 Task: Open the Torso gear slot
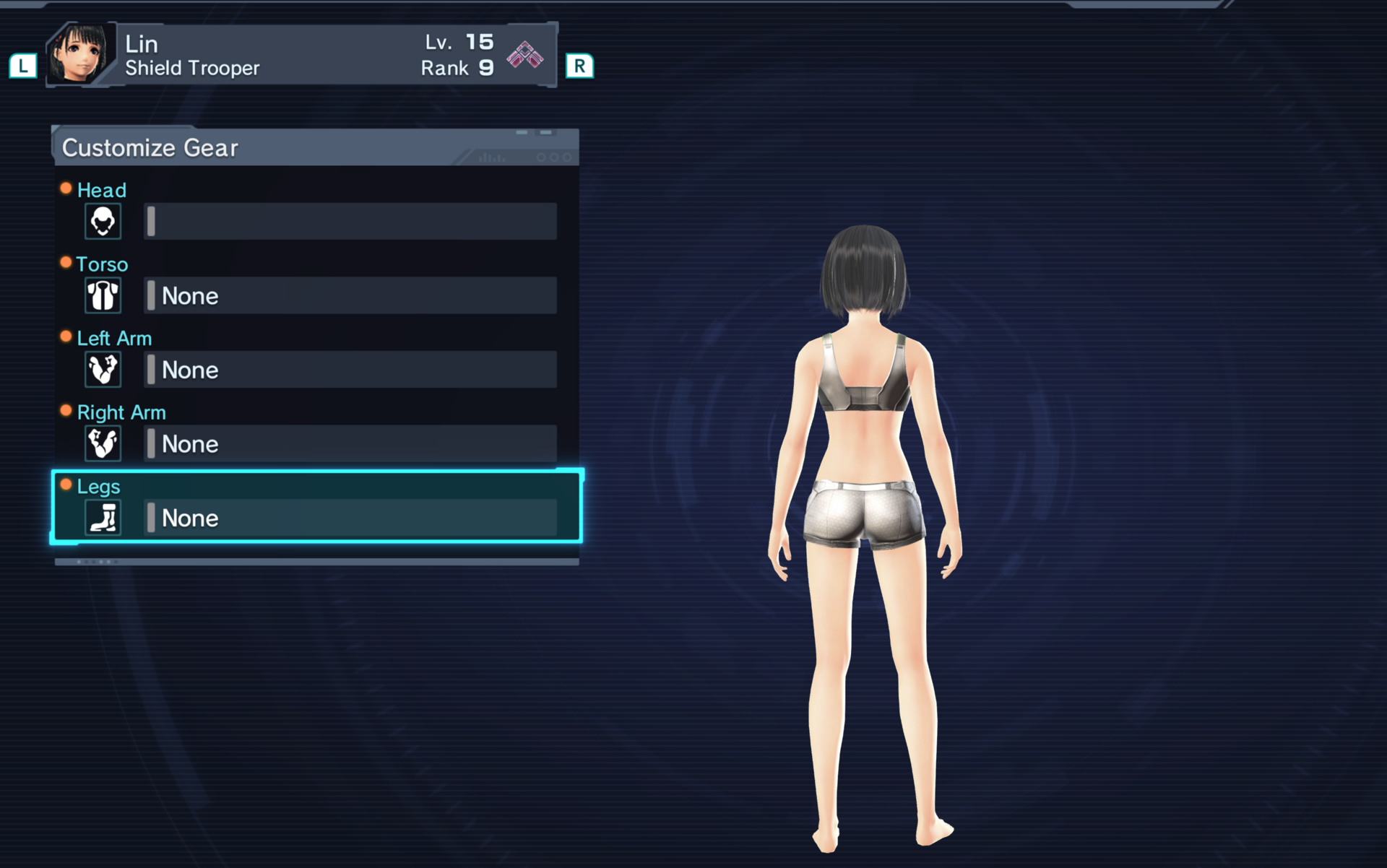[x=350, y=295]
